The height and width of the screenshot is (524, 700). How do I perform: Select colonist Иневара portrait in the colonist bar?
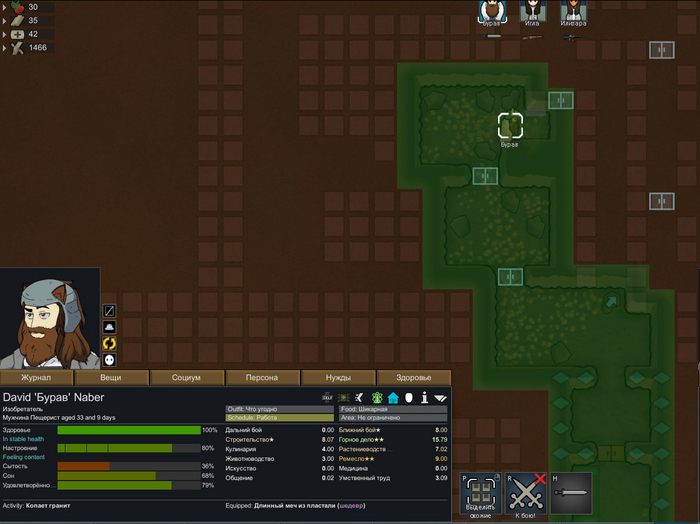click(573, 12)
